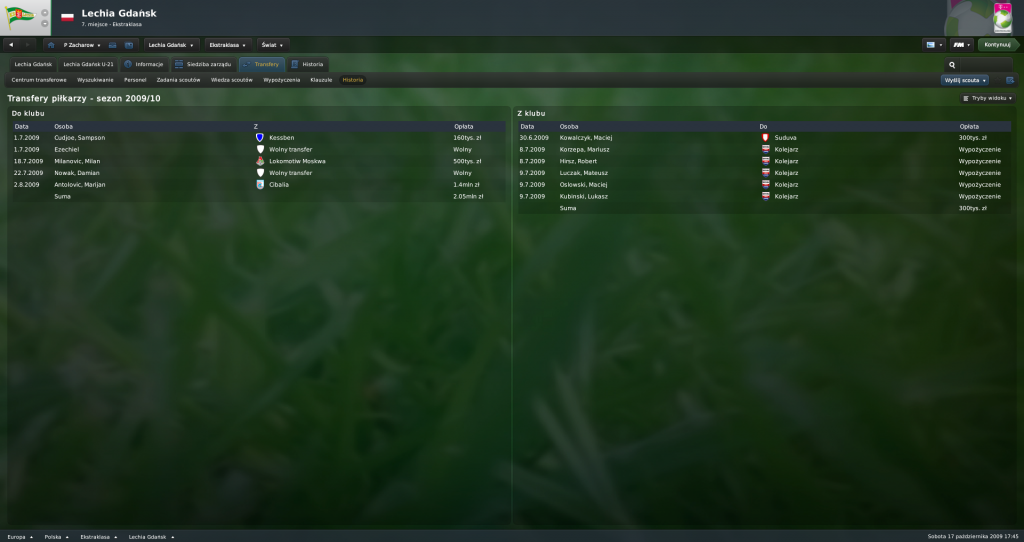Open the Ekstraklasa league dropdown
The width and height of the screenshot is (1024, 542).
pos(226,45)
